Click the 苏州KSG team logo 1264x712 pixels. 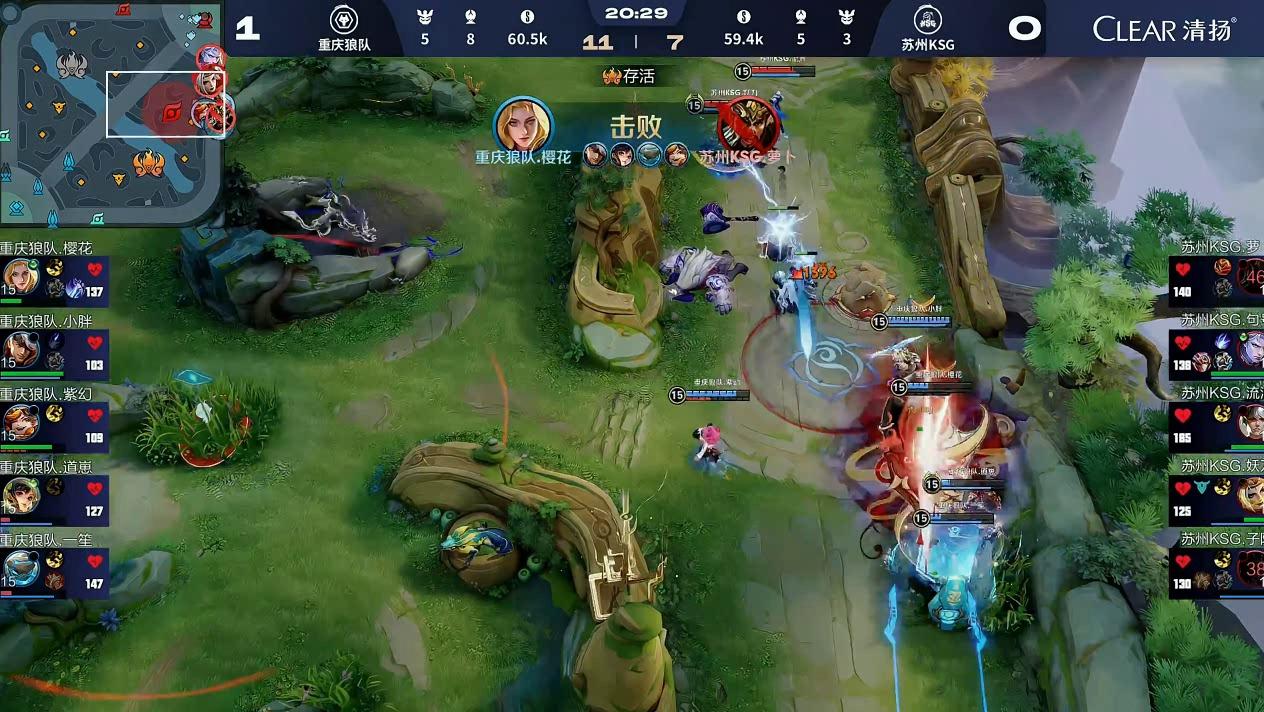[x=927, y=20]
